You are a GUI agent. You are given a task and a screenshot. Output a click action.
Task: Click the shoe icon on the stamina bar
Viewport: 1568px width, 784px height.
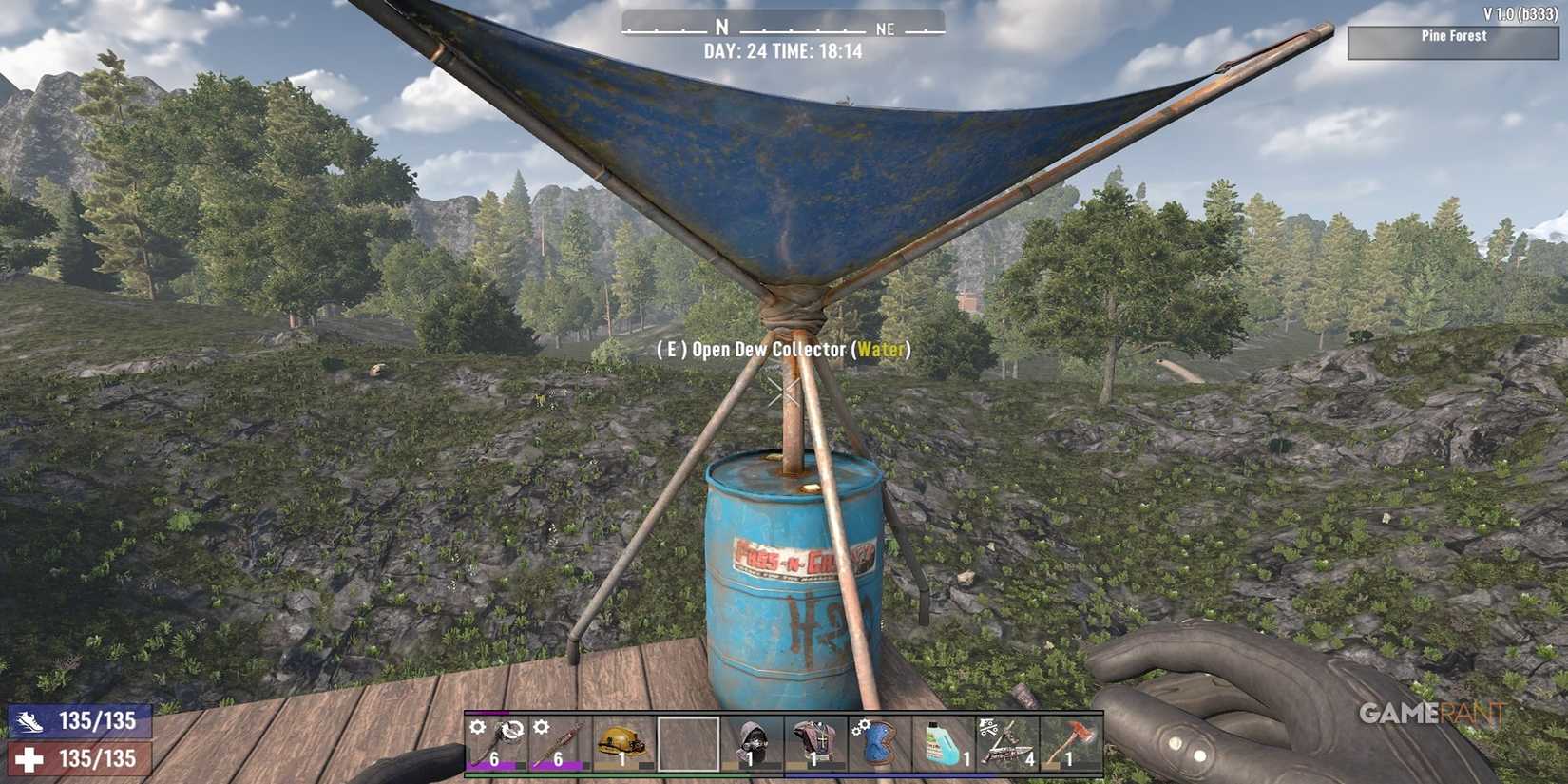tap(30, 721)
